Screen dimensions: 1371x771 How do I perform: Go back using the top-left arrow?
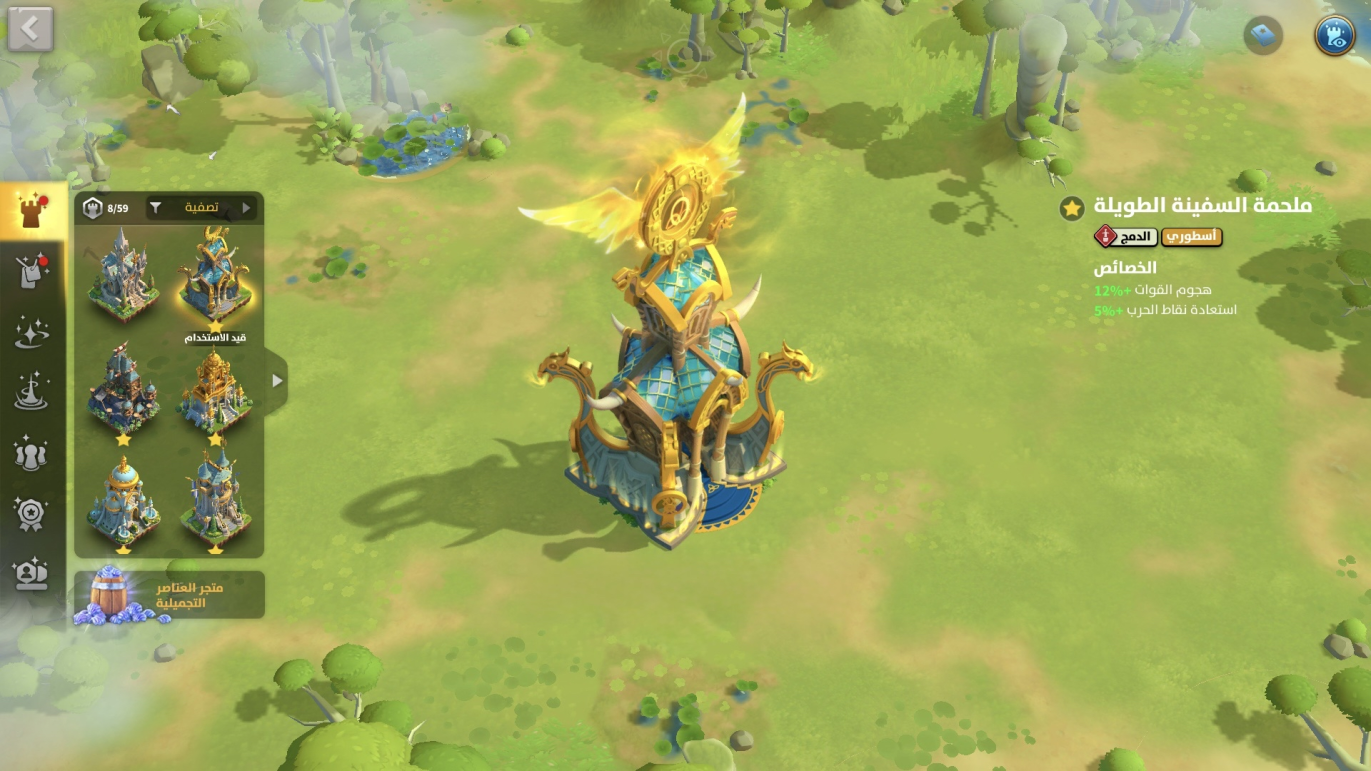point(30,30)
